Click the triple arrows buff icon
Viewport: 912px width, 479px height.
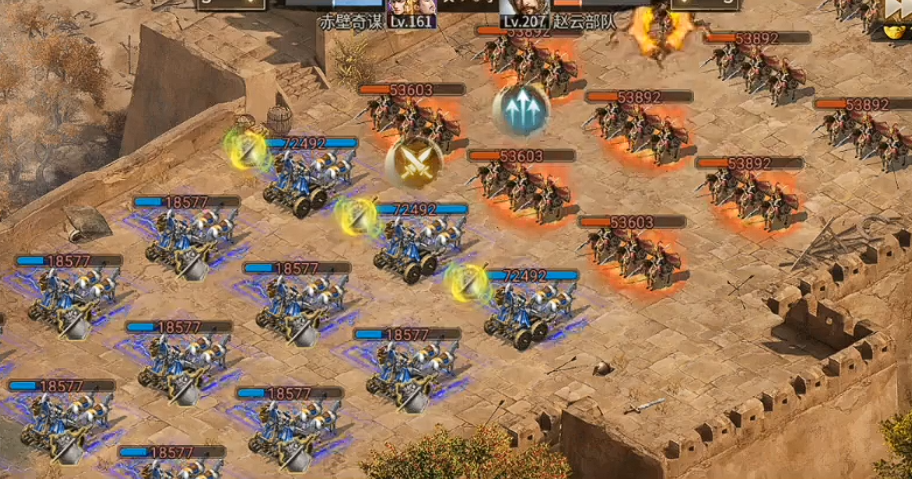click(521, 111)
